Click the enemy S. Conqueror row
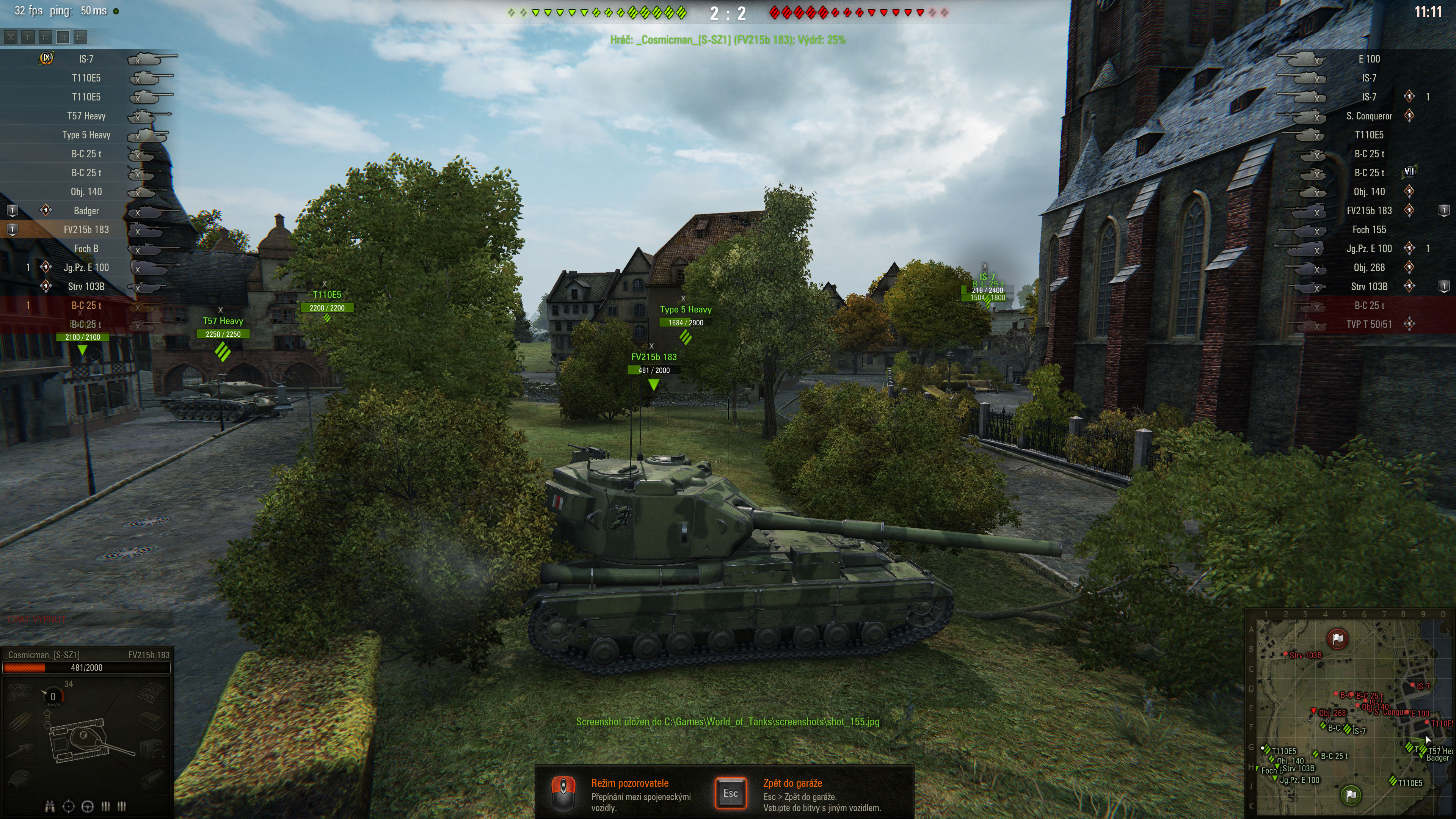Viewport: 1456px width, 819px height. tap(1368, 116)
